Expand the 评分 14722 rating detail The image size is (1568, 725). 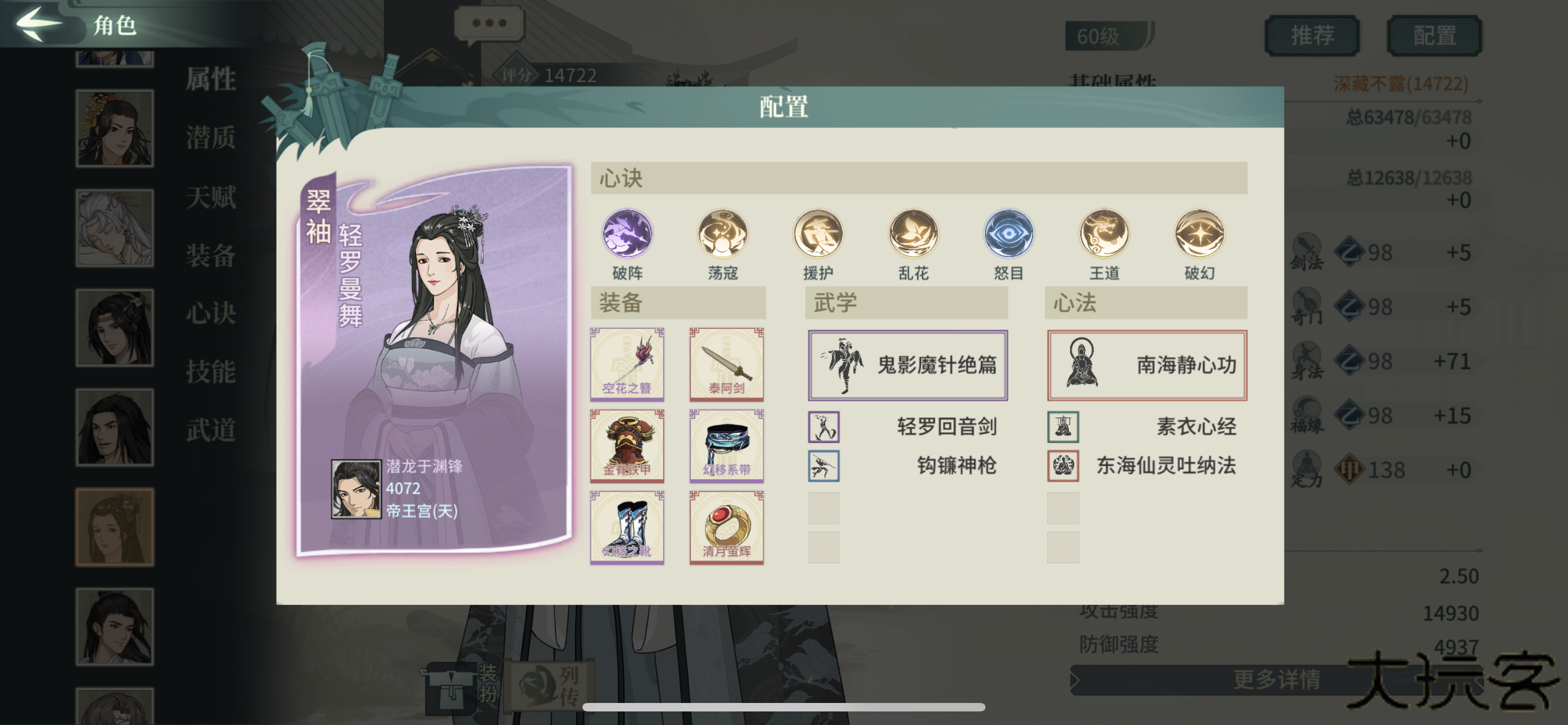point(546,75)
